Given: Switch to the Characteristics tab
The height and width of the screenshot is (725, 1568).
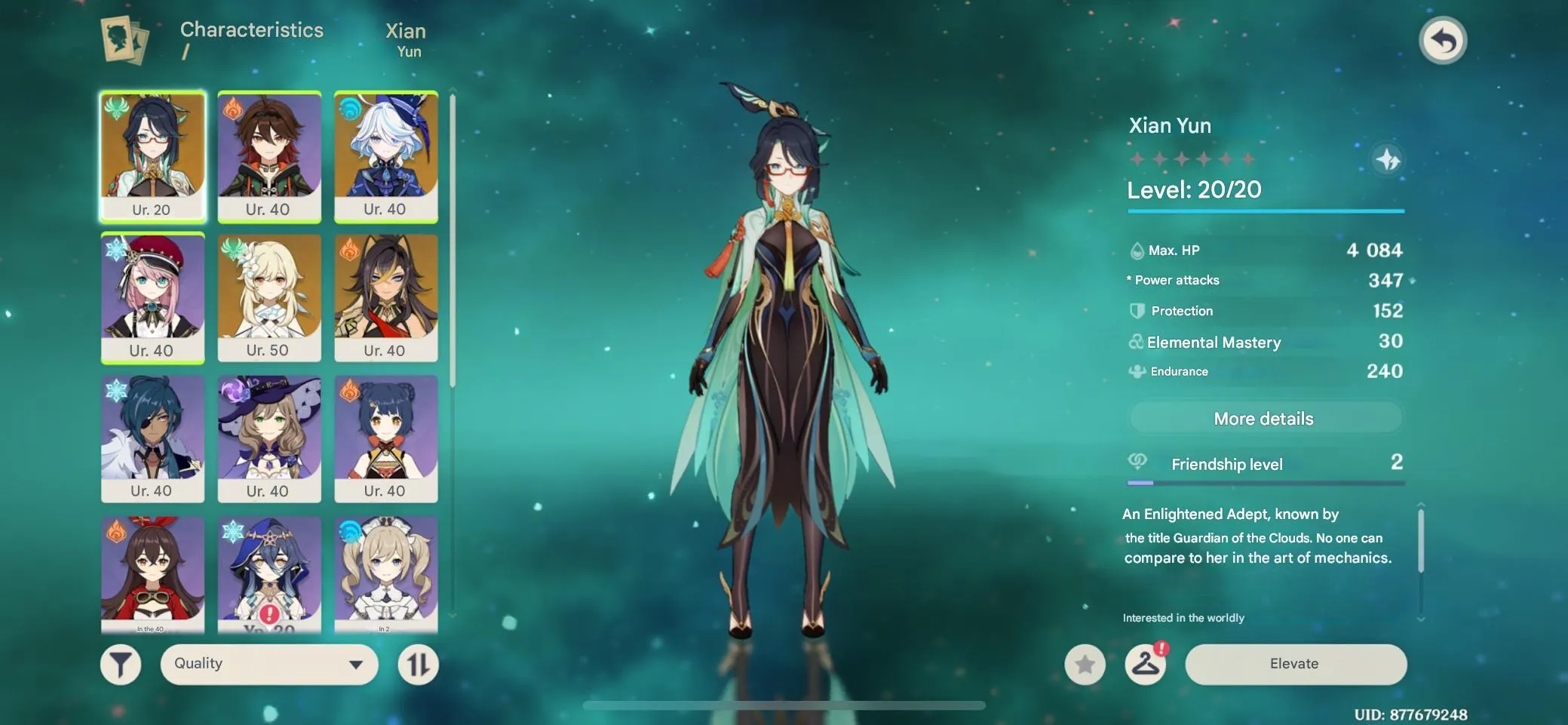Looking at the screenshot, I should [x=251, y=31].
